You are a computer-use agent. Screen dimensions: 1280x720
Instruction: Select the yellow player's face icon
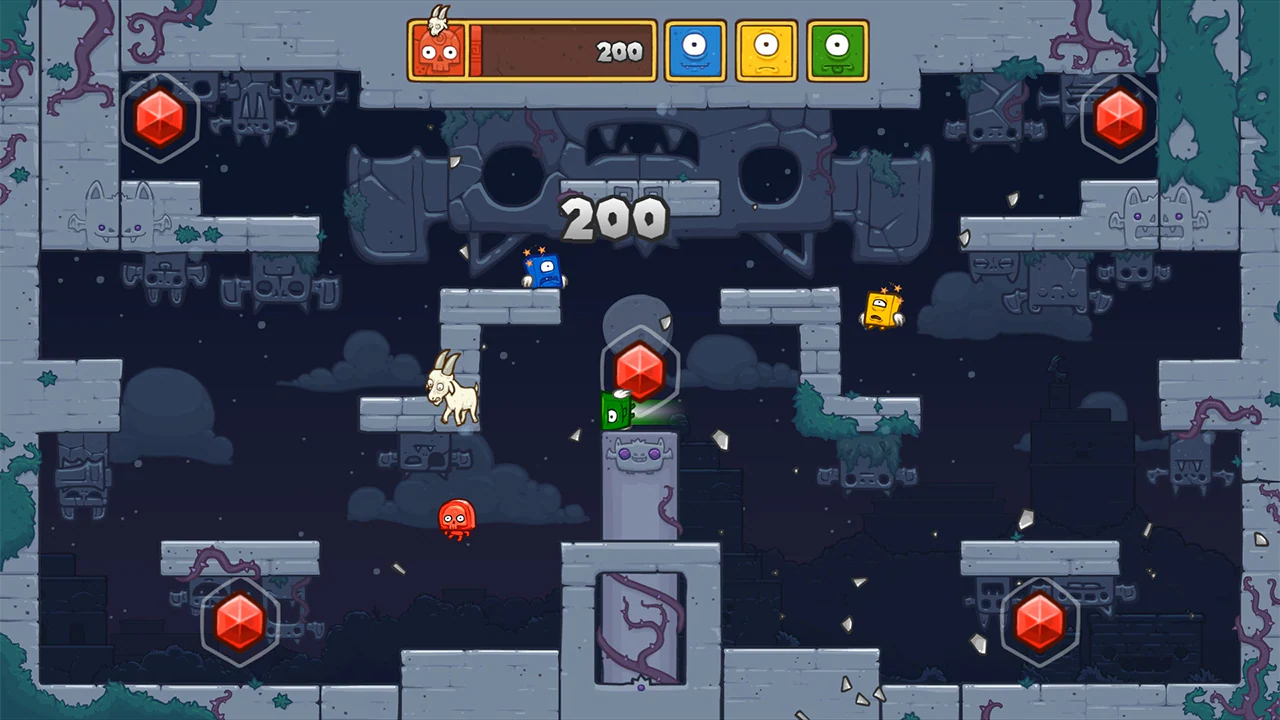[x=766, y=48]
